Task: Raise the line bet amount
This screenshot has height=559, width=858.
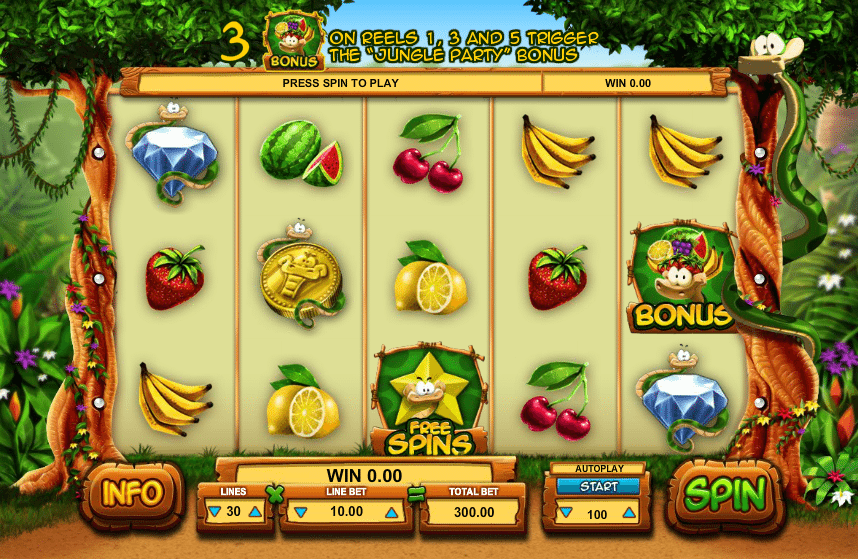Action: pos(391,513)
